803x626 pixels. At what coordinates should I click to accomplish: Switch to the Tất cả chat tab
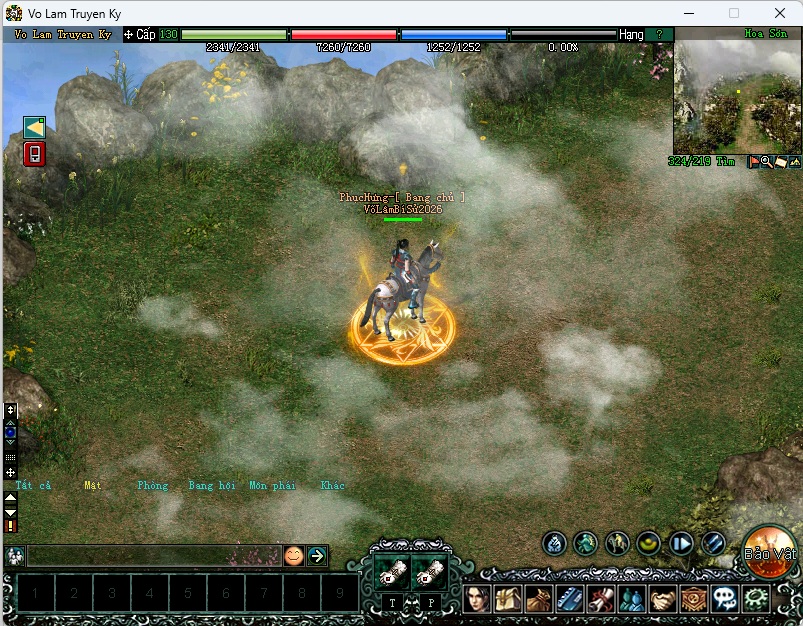click(x=33, y=486)
